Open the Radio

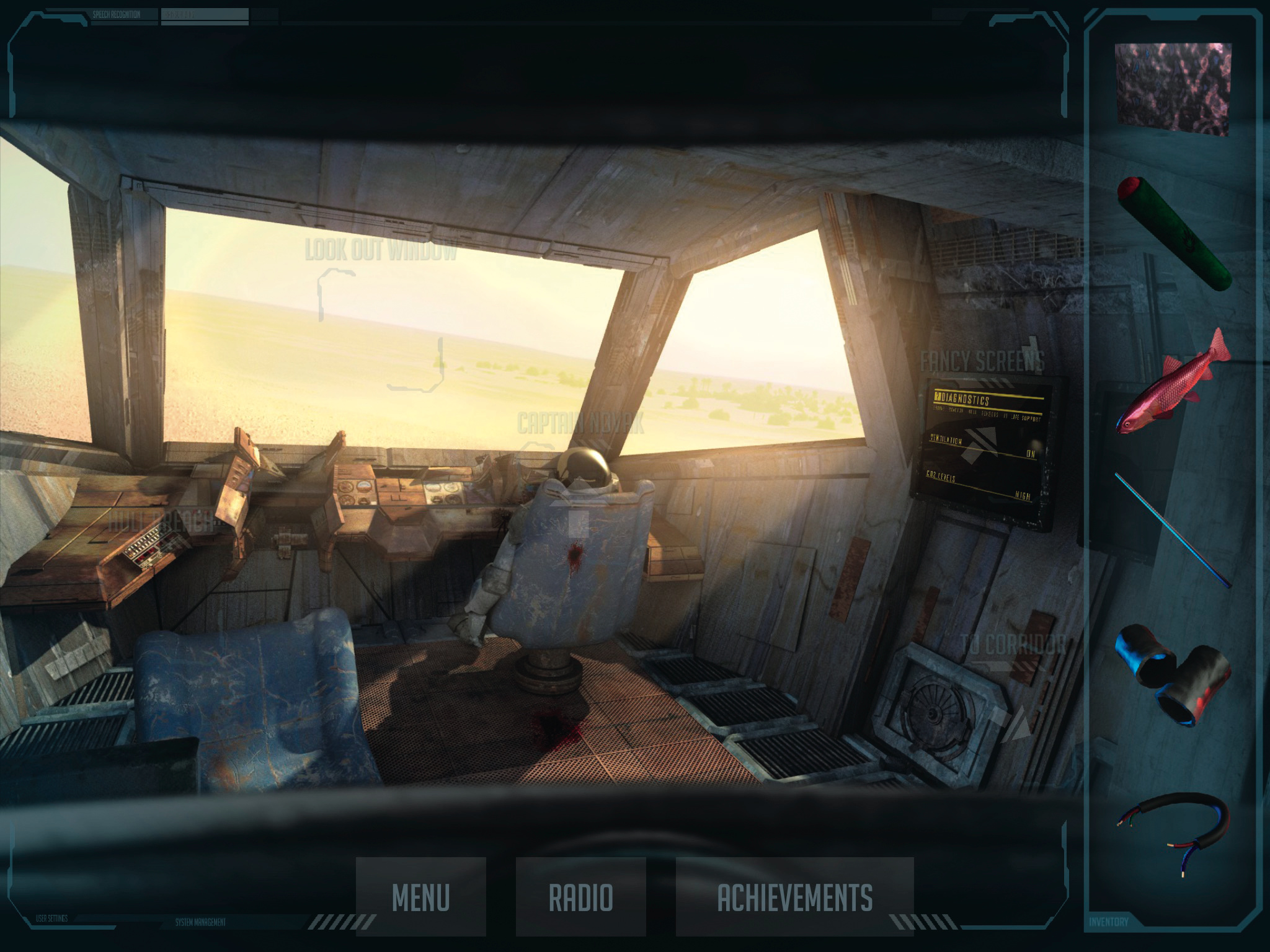point(580,896)
